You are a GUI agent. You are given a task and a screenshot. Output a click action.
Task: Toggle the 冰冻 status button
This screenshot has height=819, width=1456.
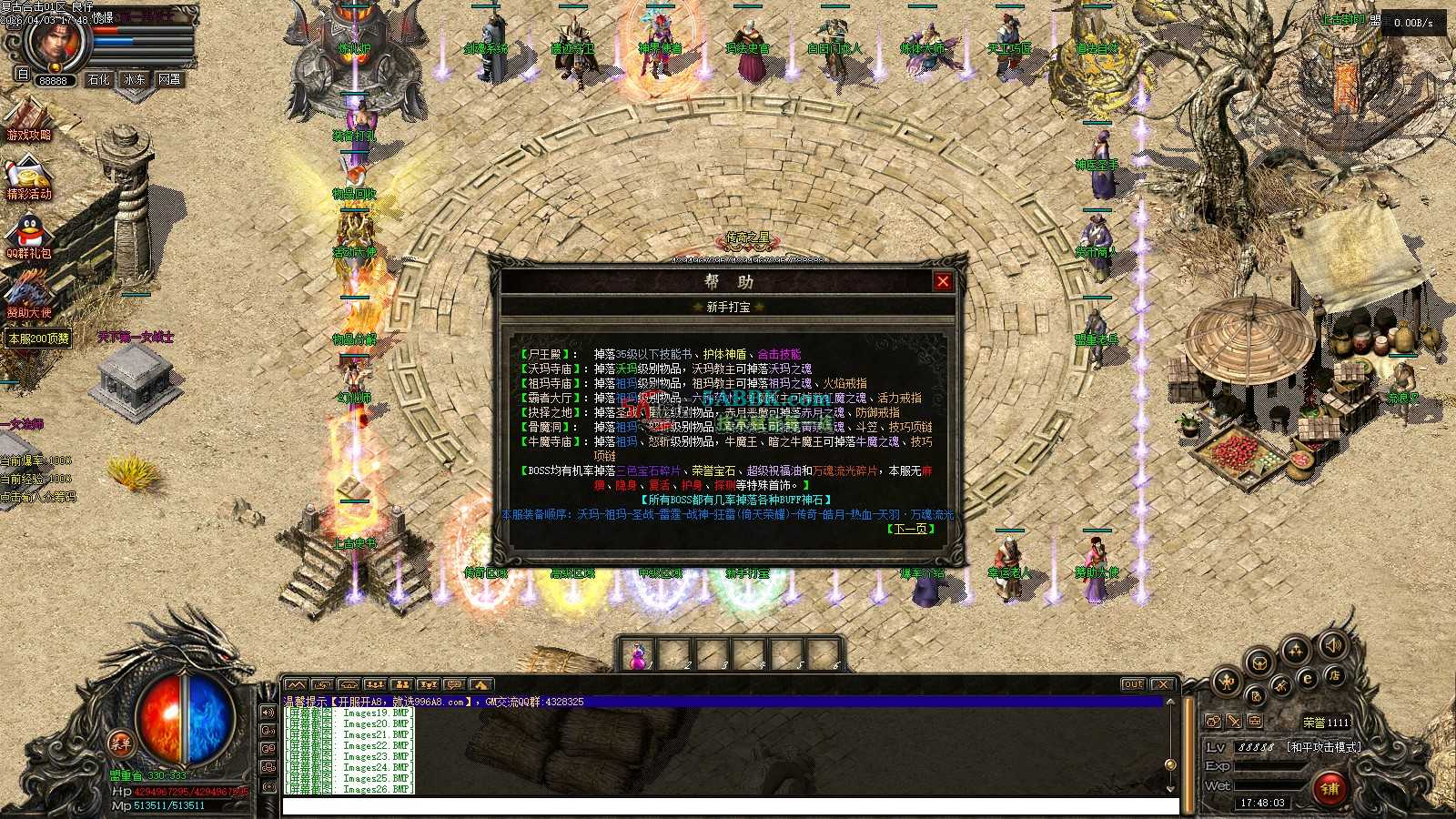click(134, 80)
